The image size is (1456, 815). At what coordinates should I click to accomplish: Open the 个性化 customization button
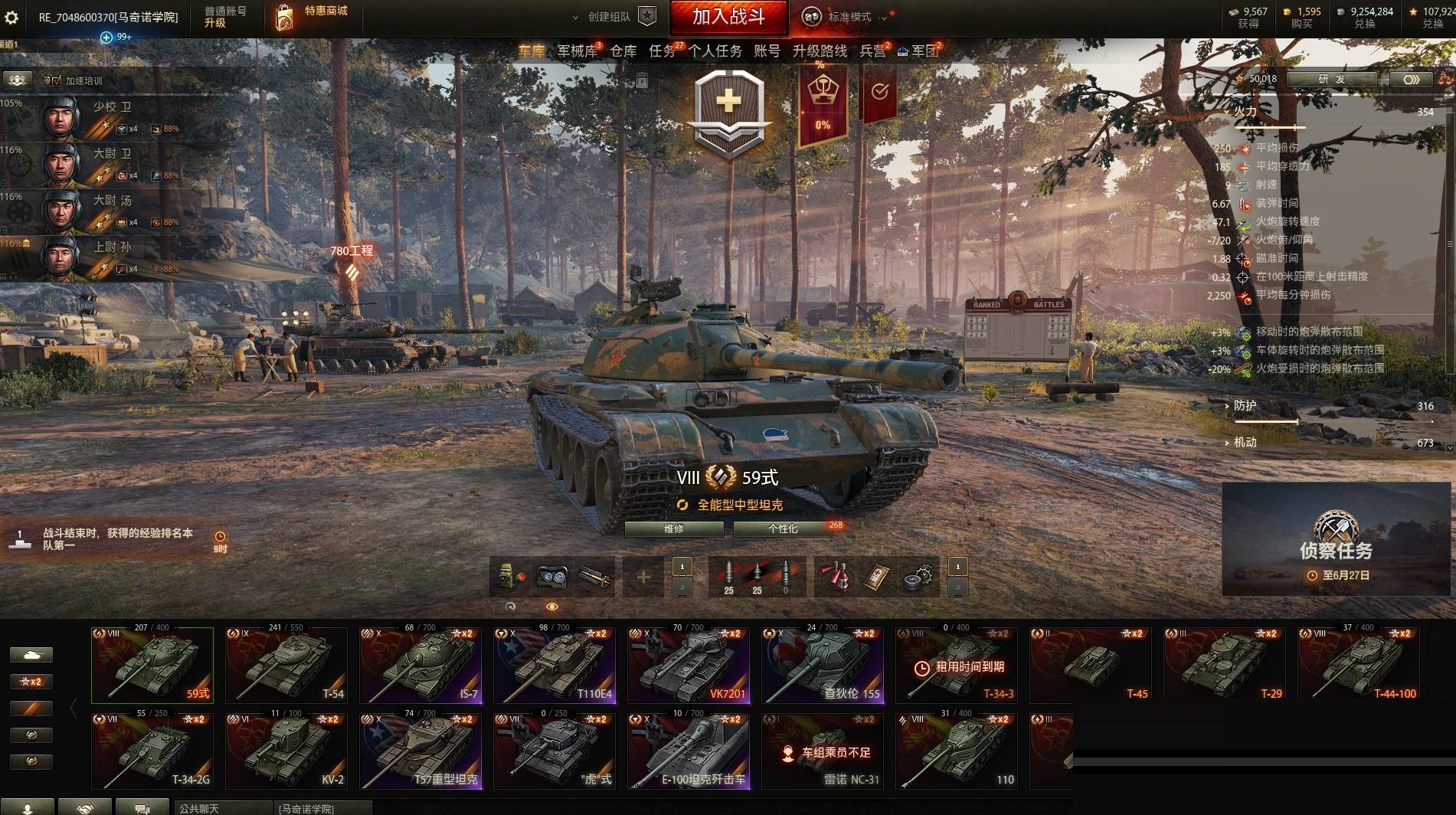[x=783, y=529]
